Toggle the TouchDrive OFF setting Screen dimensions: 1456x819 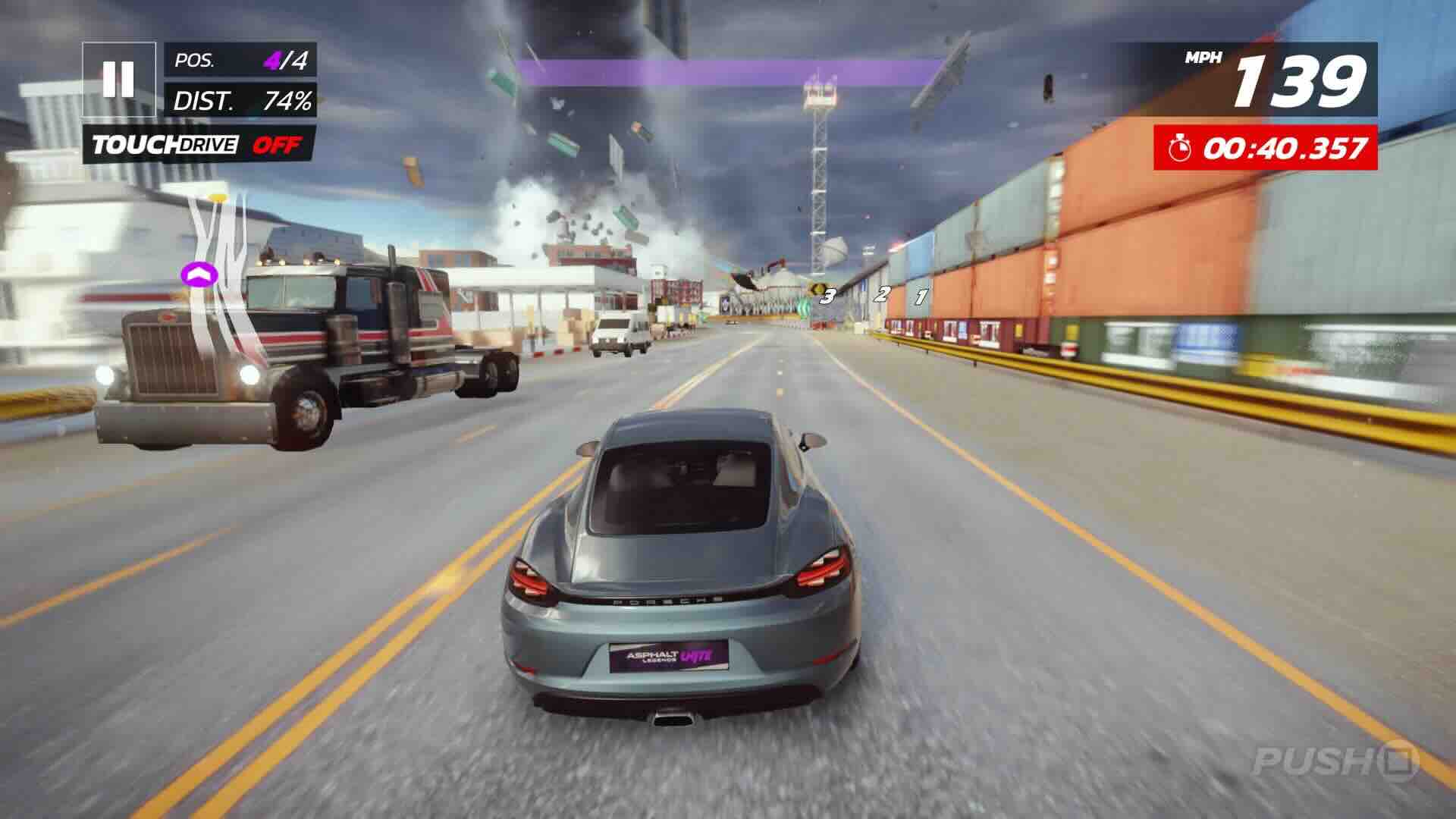click(x=199, y=144)
